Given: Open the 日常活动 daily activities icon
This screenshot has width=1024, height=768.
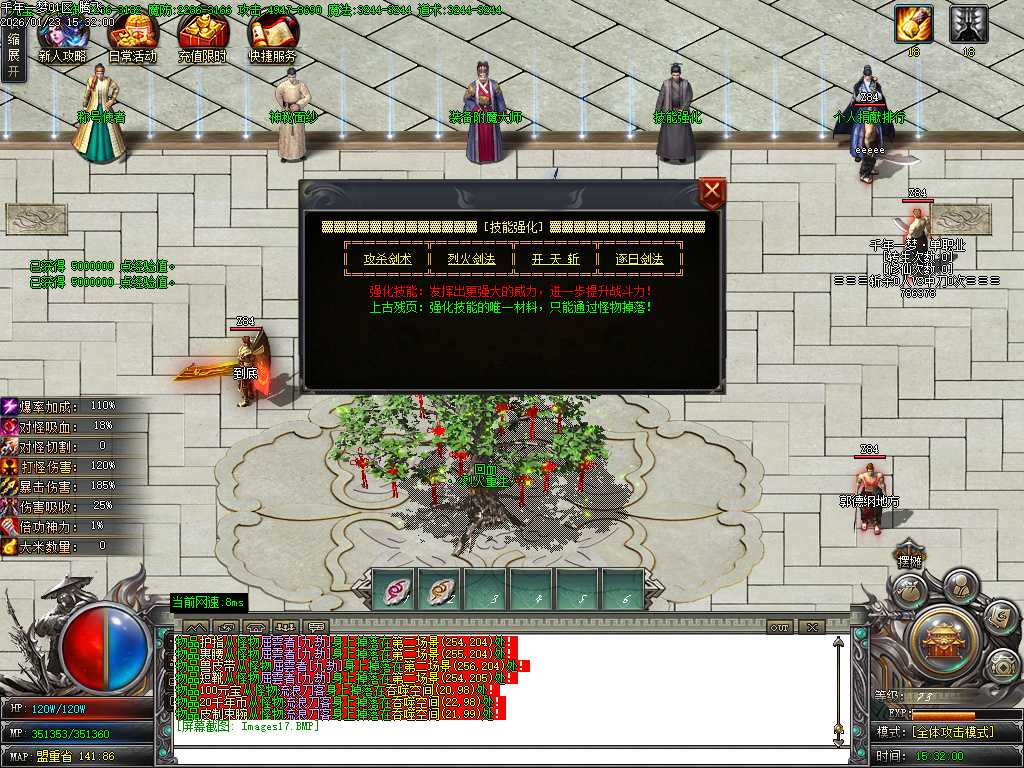Looking at the screenshot, I should (132, 38).
